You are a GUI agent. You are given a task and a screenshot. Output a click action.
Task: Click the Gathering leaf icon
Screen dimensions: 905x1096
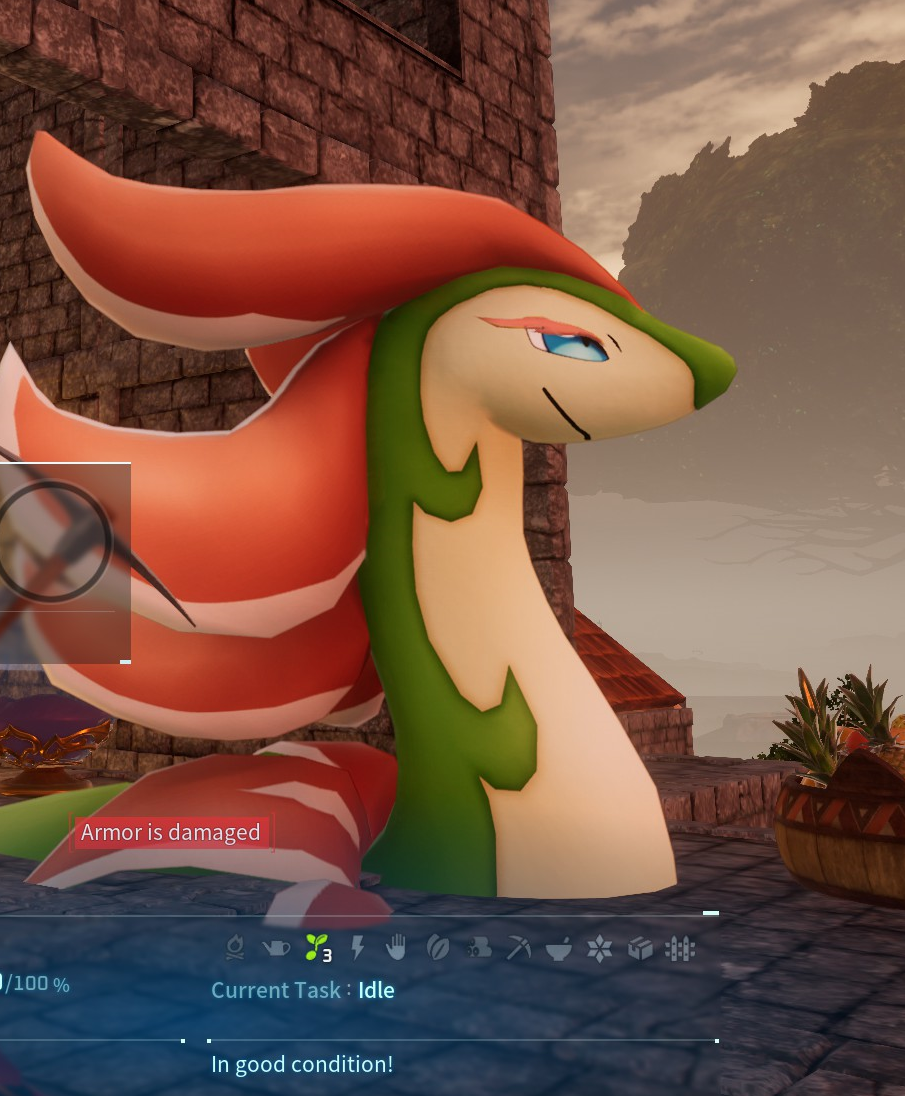tap(437, 947)
